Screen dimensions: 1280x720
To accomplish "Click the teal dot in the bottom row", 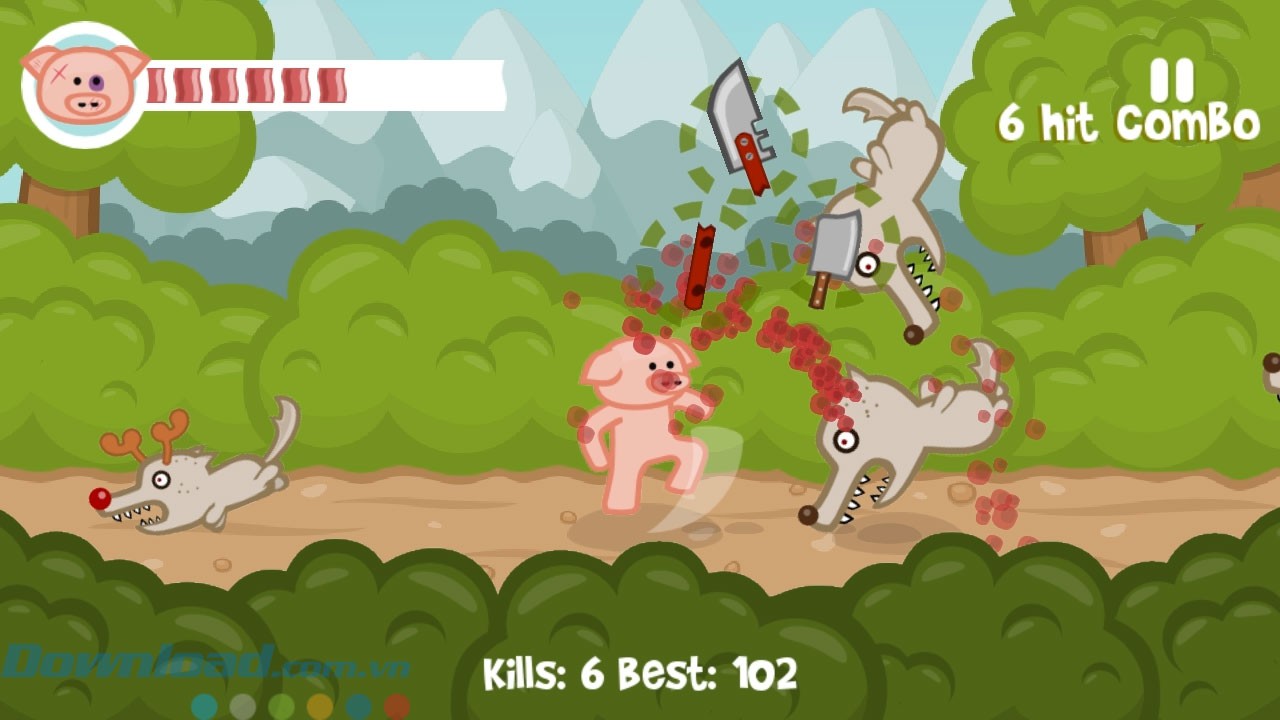I will tap(203, 705).
